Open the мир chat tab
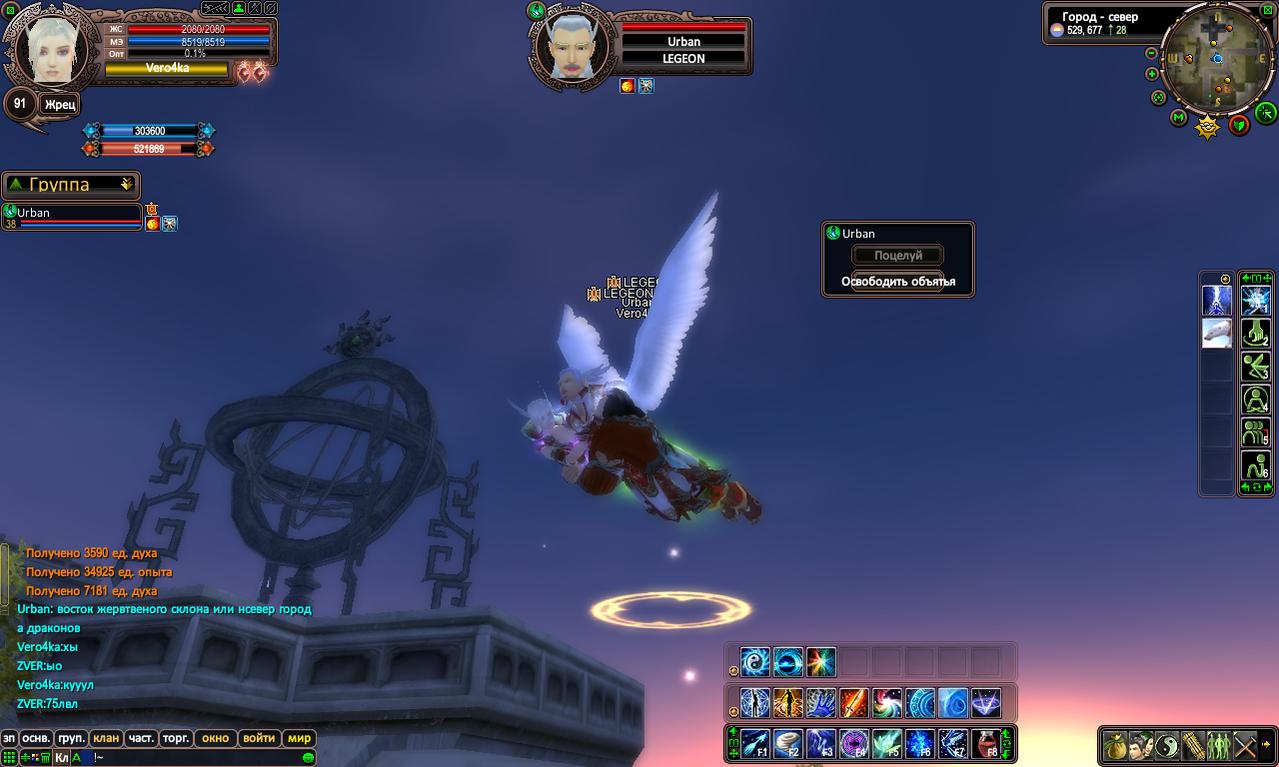The height and width of the screenshot is (767, 1279). (299, 738)
